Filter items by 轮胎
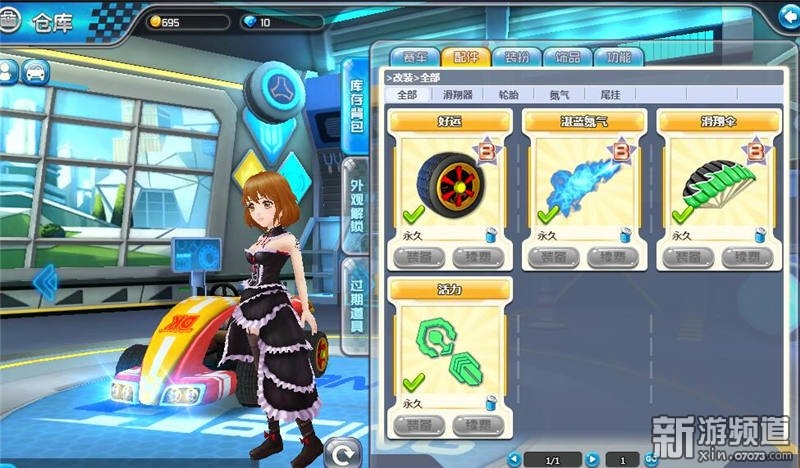Screen dimensions: 800x468 [x=508, y=95]
